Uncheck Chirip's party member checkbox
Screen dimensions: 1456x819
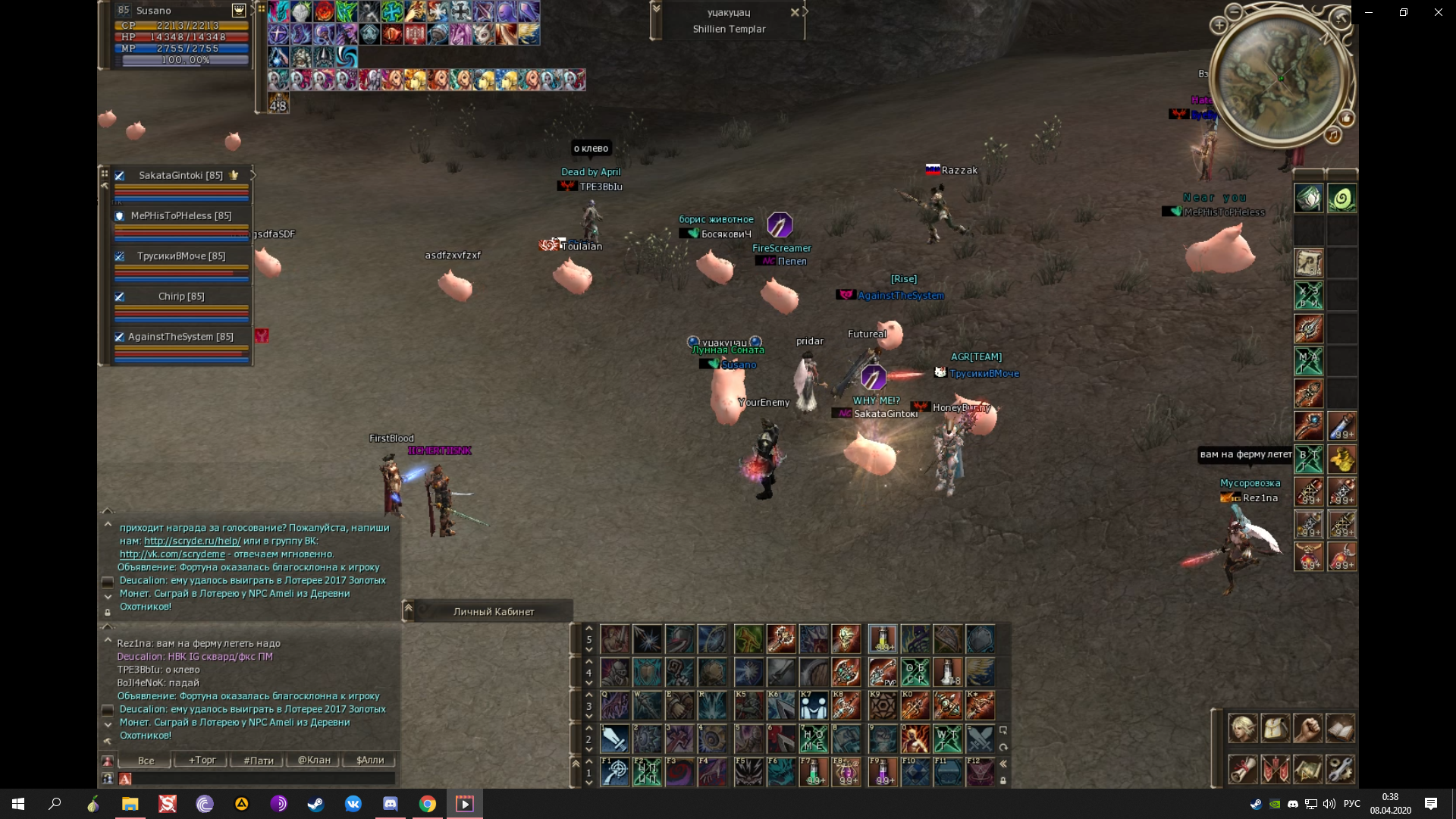pos(119,297)
